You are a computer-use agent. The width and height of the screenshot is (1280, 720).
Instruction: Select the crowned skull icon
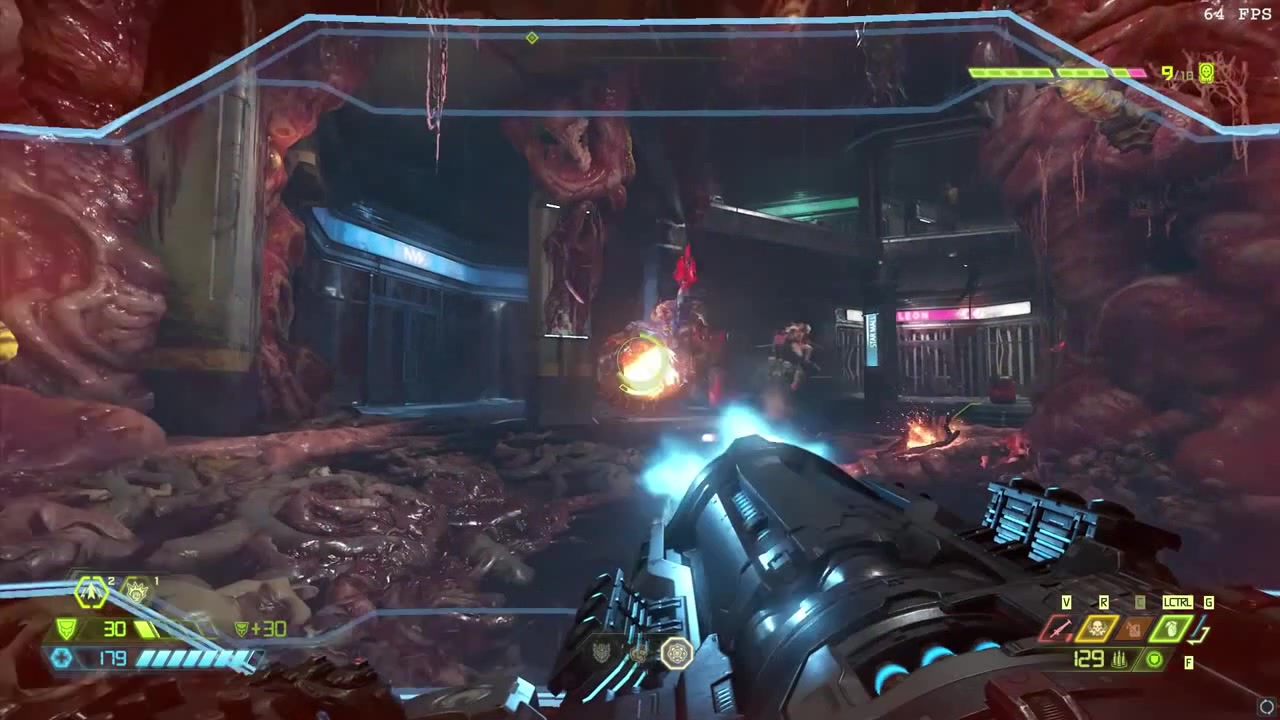[x=136, y=592]
